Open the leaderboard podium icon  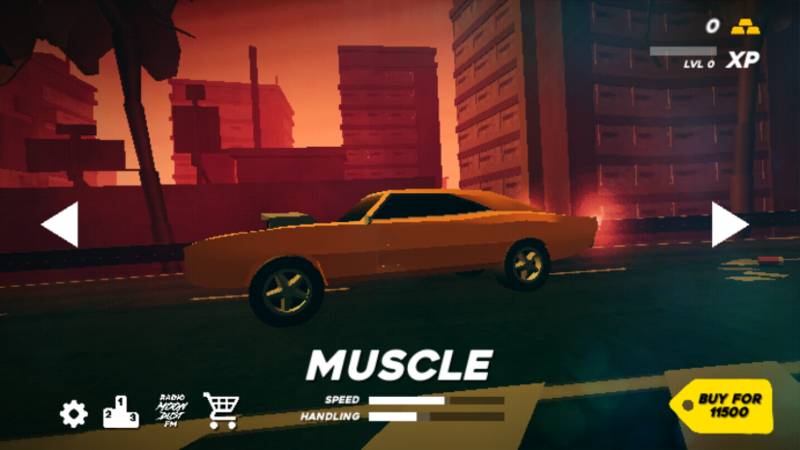tap(121, 411)
